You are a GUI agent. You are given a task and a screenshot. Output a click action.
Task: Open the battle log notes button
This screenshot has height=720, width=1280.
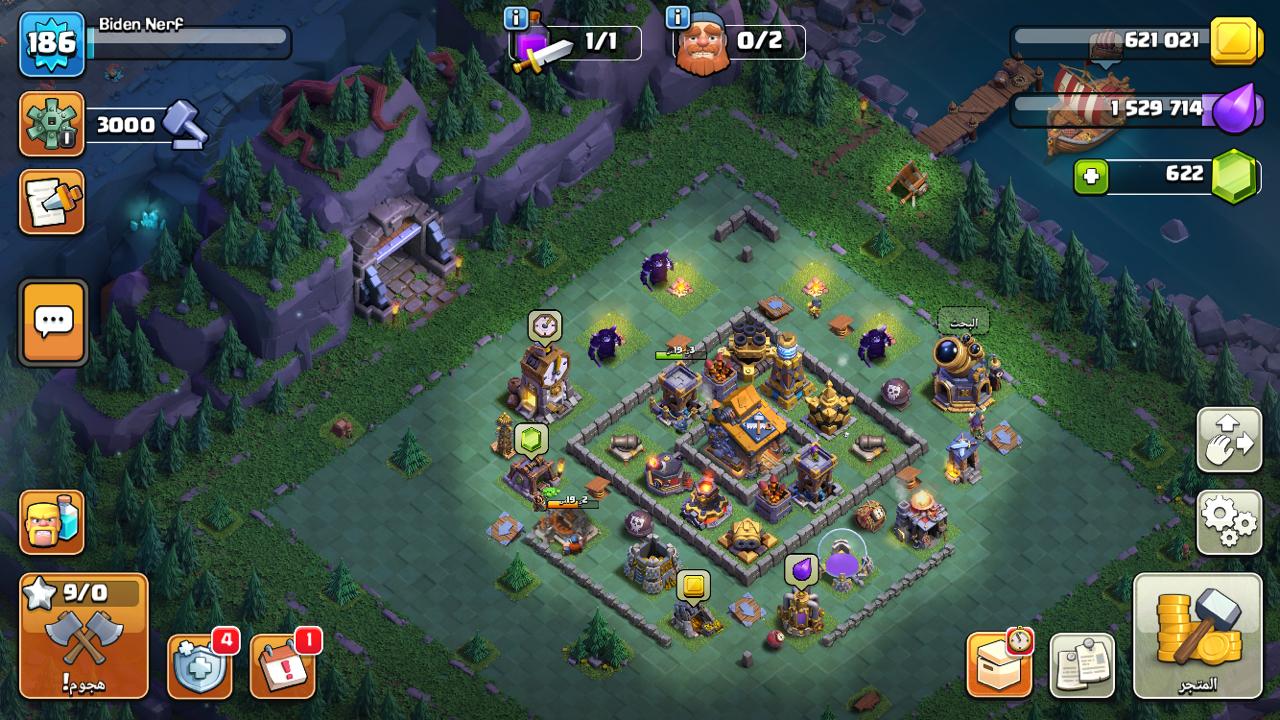51,201
